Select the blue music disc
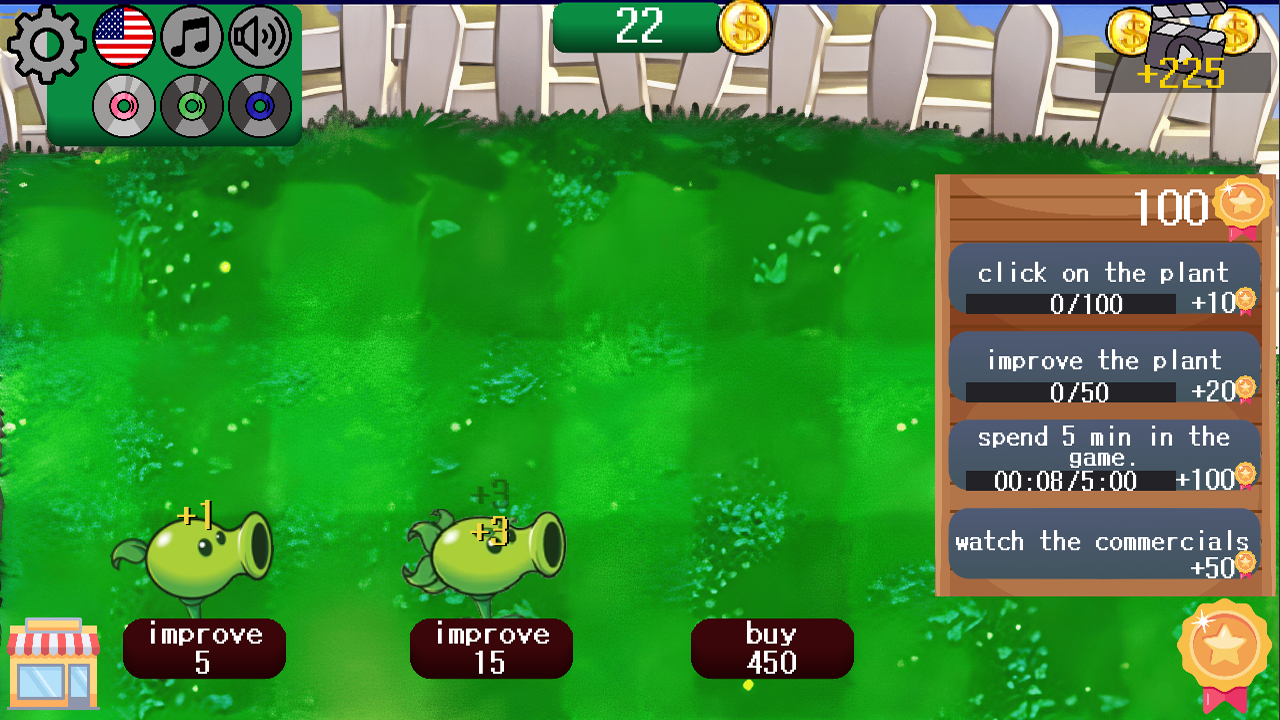This screenshot has width=1280, height=720. coord(258,103)
